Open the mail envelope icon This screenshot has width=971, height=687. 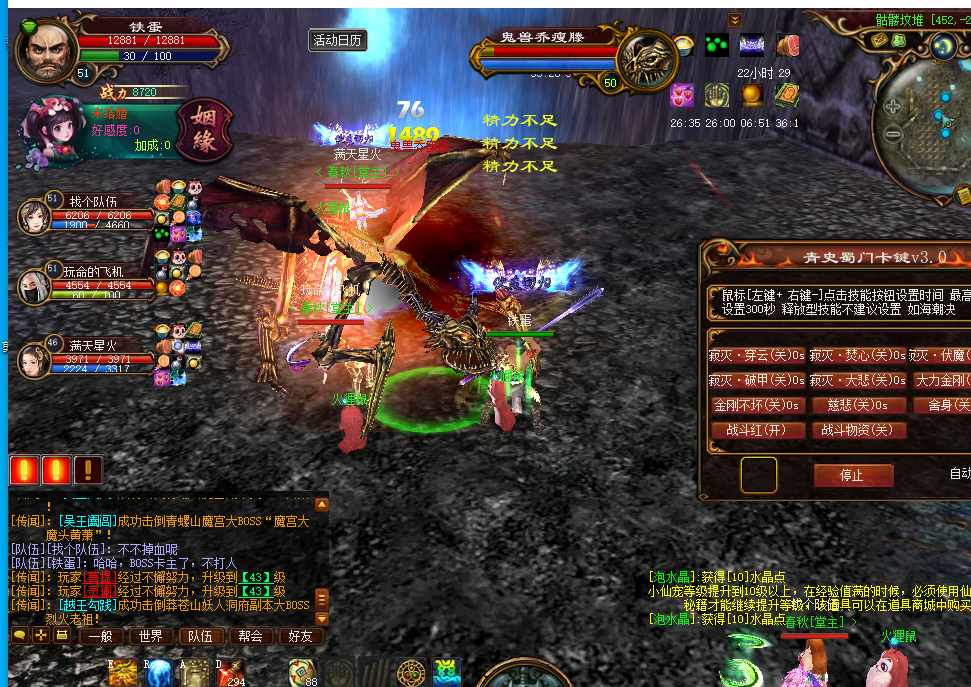(x=882, y=40)
